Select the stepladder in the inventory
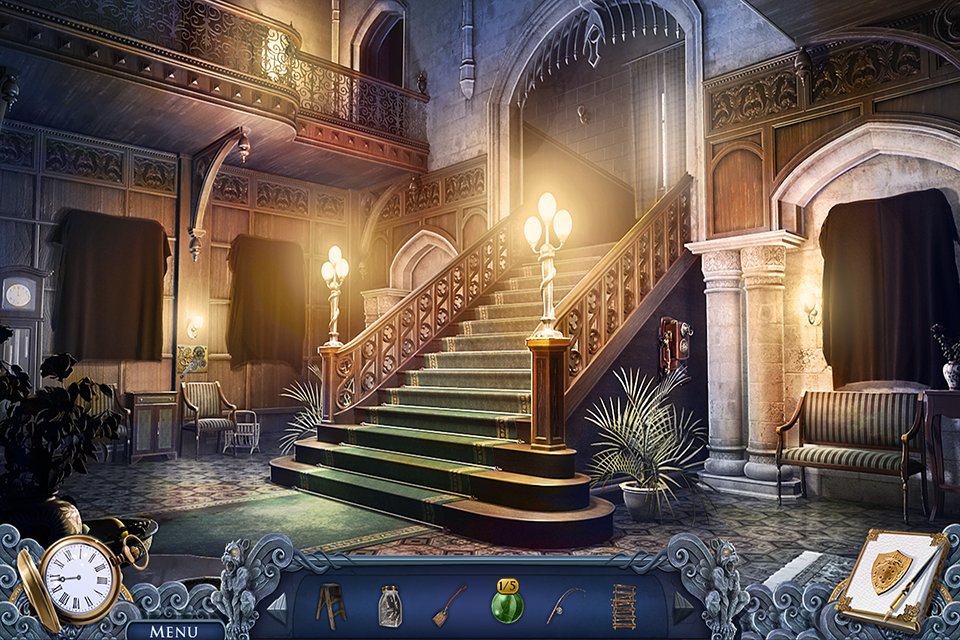This screenshot has width=960, height=640. point(331,605)
